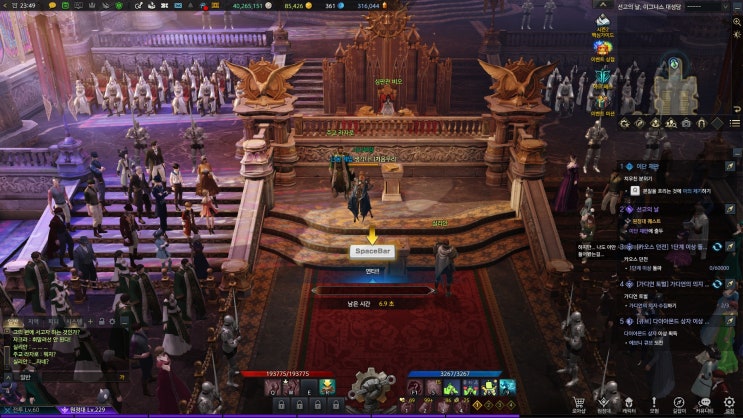Open the event mission gift icon
743x418 pixels.
tap(602, 103)
